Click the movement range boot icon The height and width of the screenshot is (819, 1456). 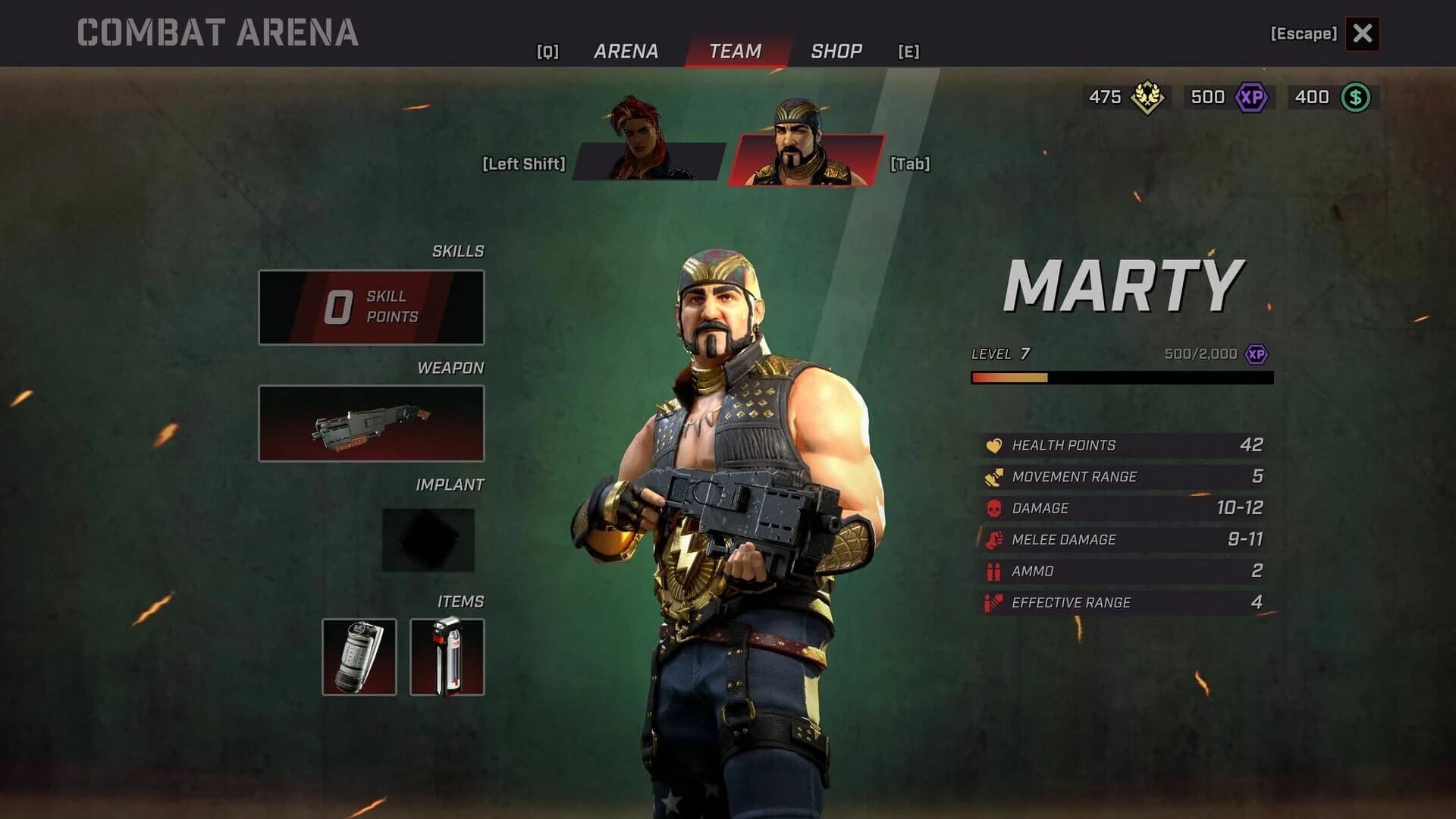(x=995, y=477)
